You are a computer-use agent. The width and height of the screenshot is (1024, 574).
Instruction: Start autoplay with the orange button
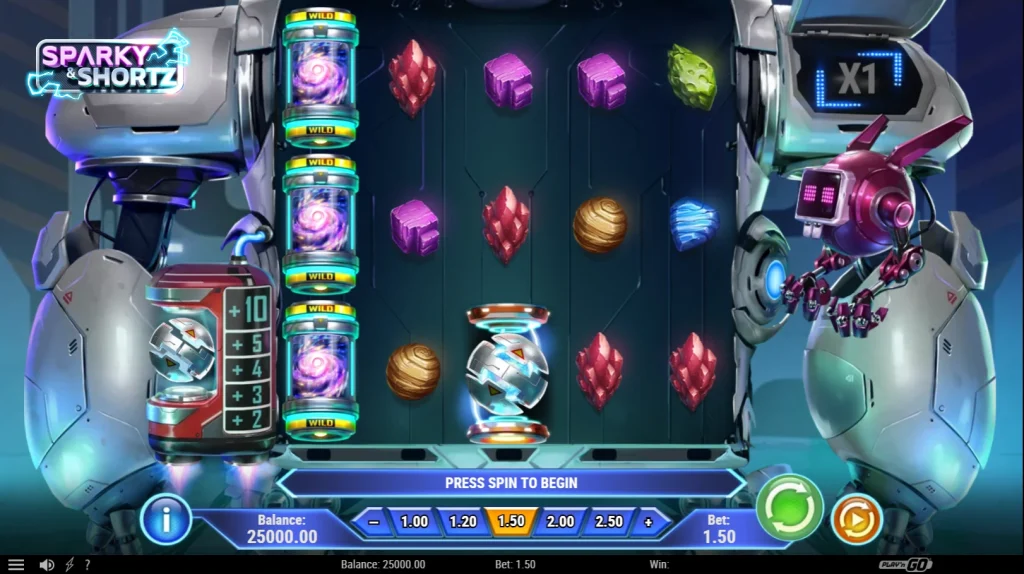tap(857, 519)
